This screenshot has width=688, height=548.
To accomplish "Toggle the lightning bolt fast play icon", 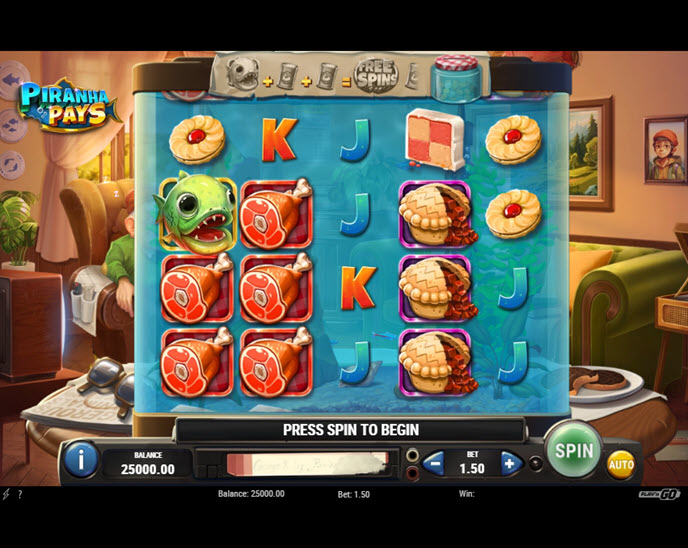I will [6, 494].
